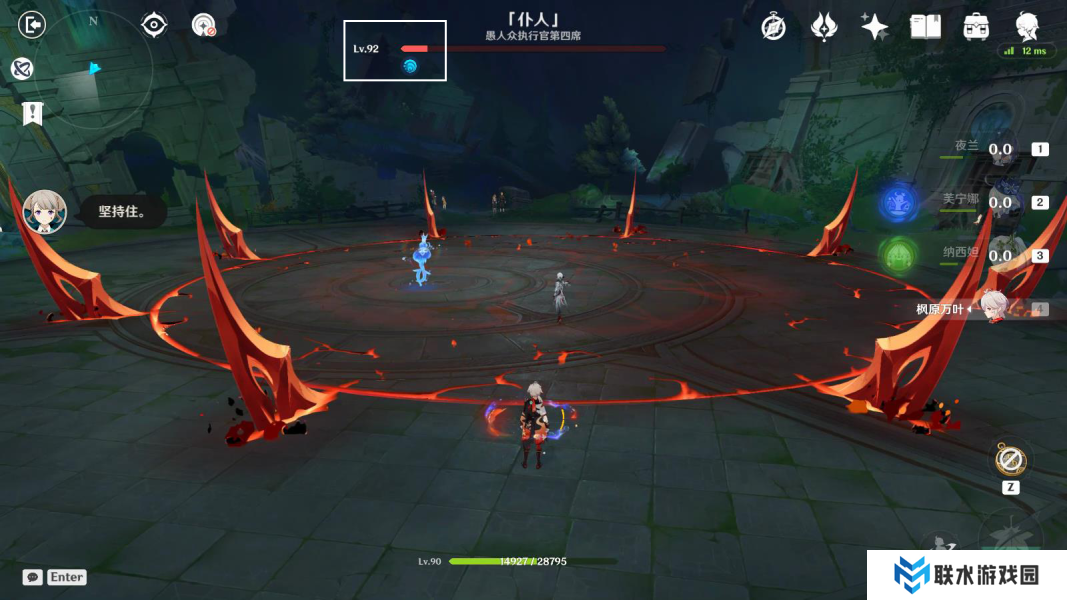Screen dimensions: 1067x600
Task: Open the Paimon menu head icon
Action: (x=1026, y=25)
